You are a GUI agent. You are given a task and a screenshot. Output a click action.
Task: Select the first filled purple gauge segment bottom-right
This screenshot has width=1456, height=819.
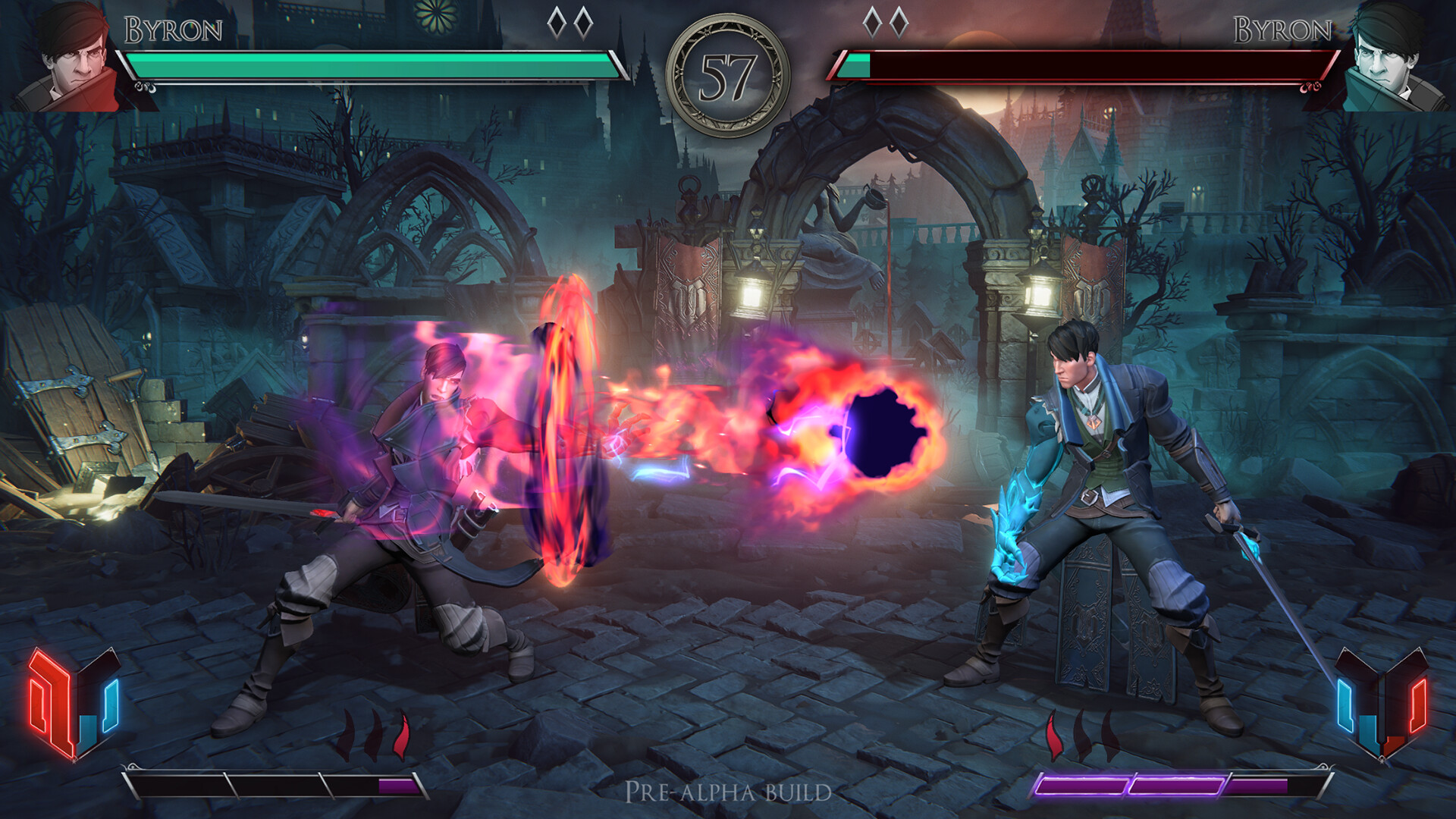[1081, 784]
